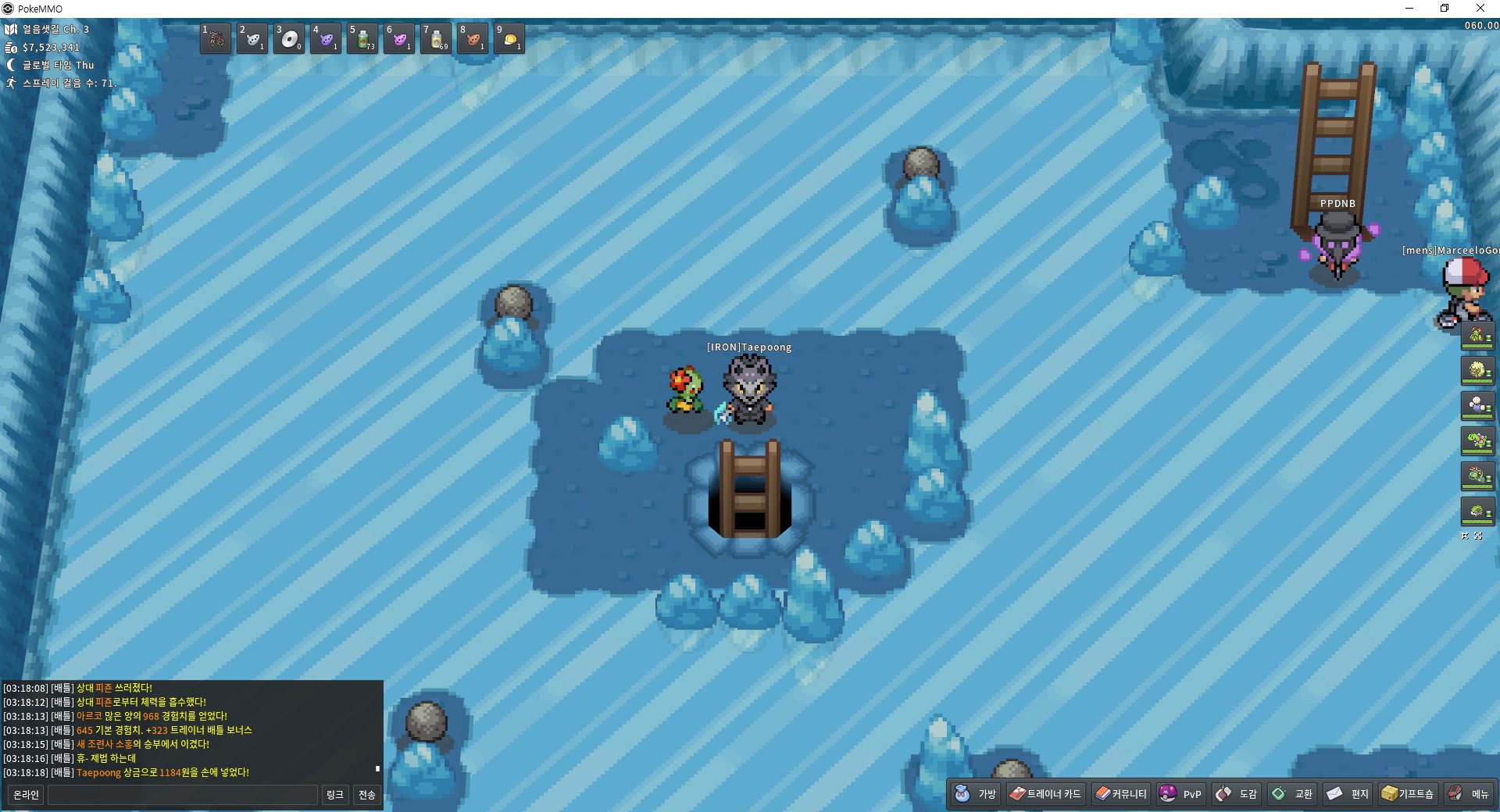Open the mail (편지) window

1348,794
